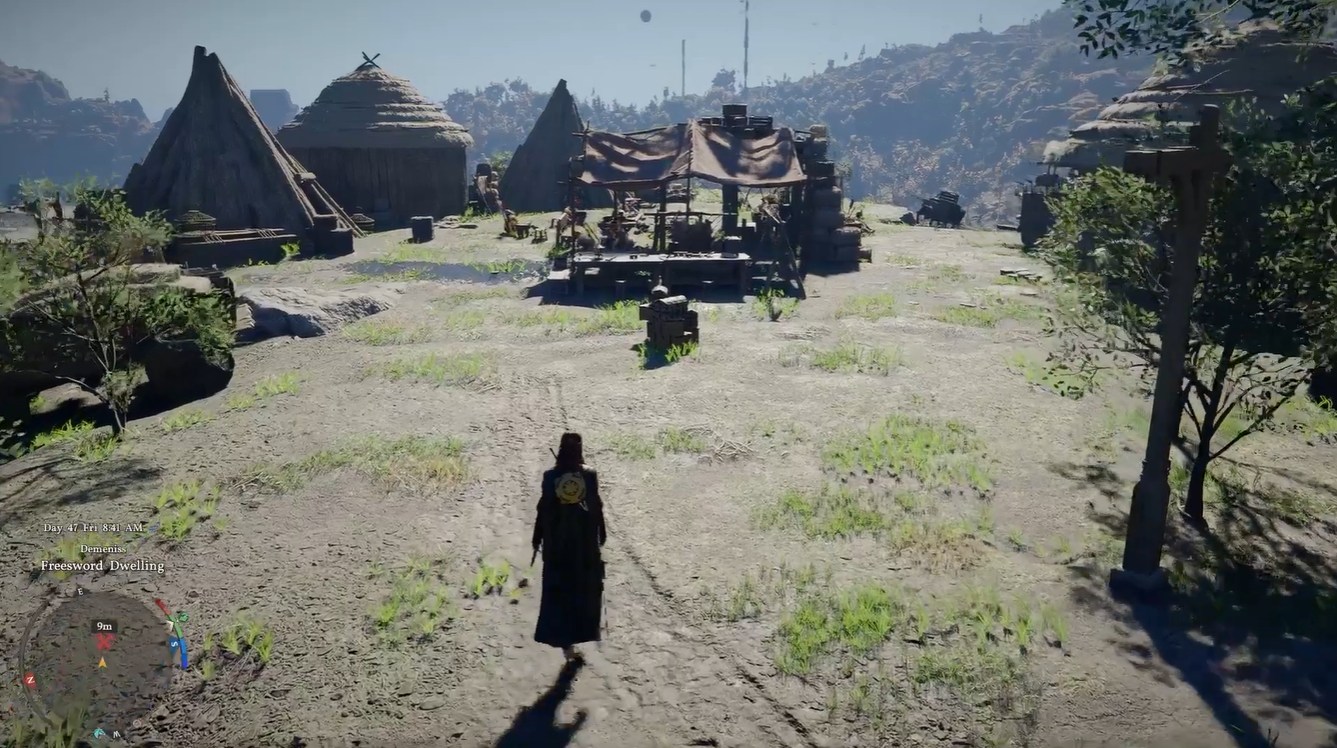The width and height of the screenshot is (1337, 748).
Task: Click the Demeniss area title text
Action: [104, 549]
